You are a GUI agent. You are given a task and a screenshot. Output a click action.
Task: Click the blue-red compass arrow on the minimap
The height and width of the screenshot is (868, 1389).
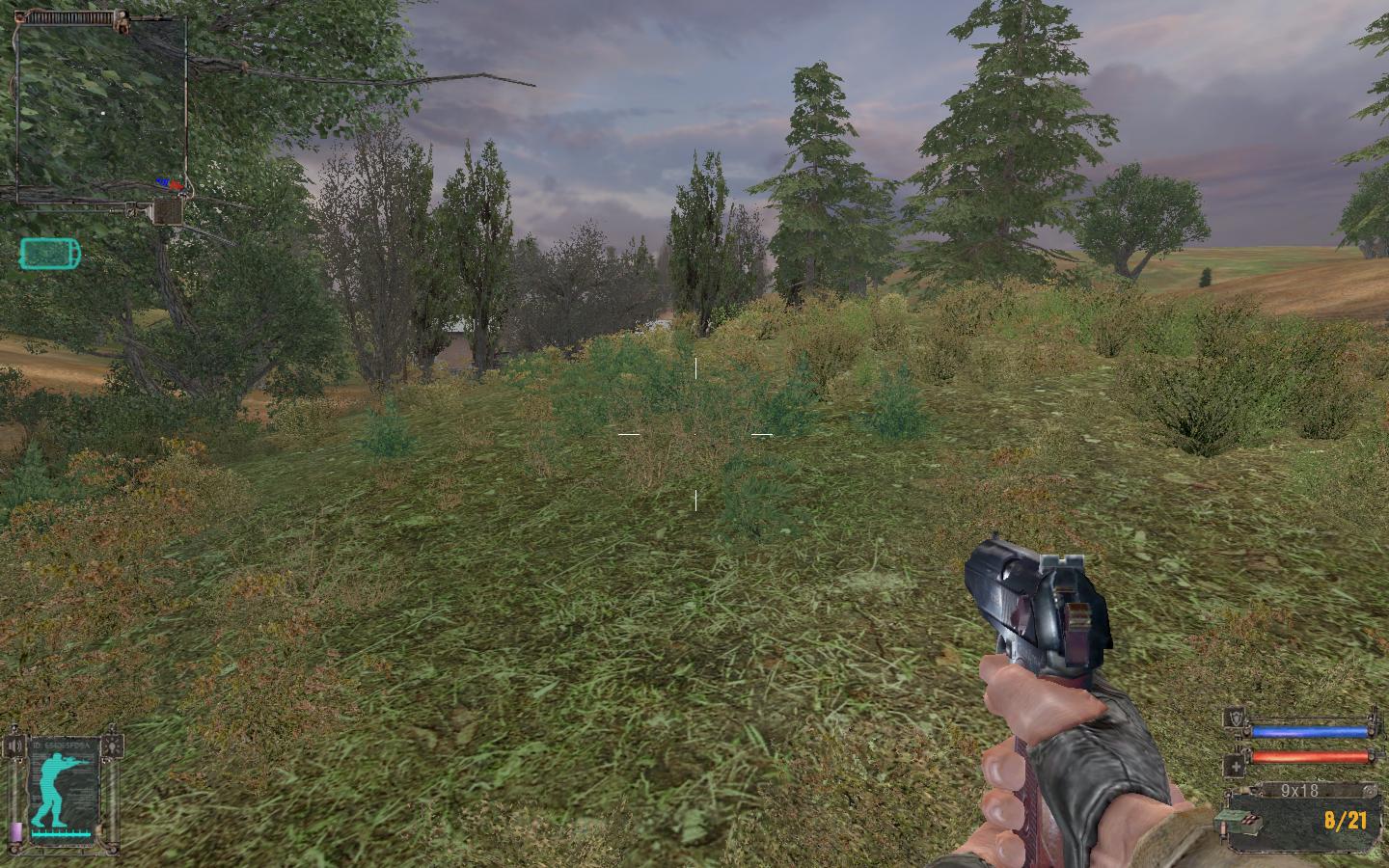point(172,182)
